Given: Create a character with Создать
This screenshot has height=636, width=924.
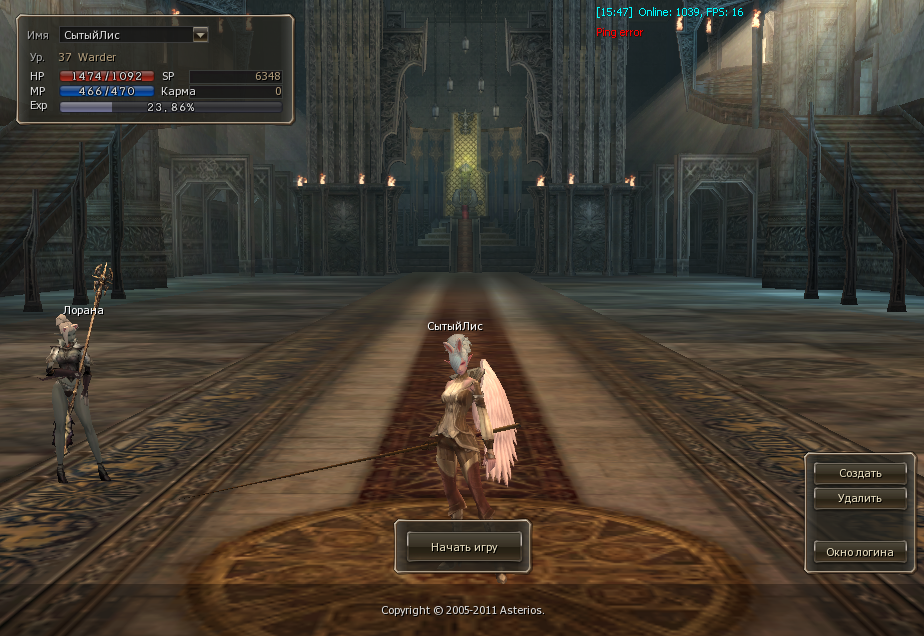Looking at the screenshot, I should point(859,473).
